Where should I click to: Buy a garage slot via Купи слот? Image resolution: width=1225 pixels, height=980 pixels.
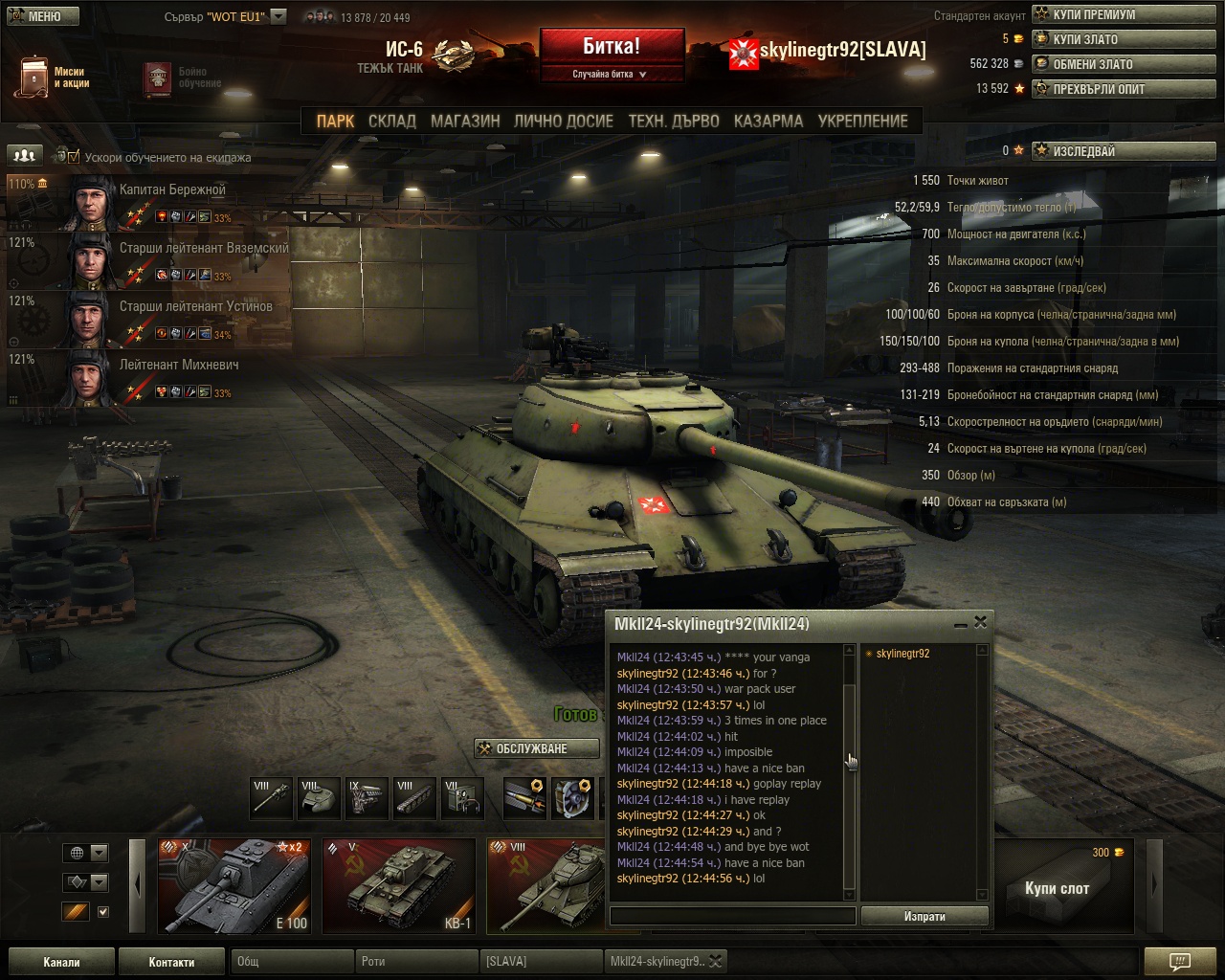pyautogui.click(x=1057, y=888)
